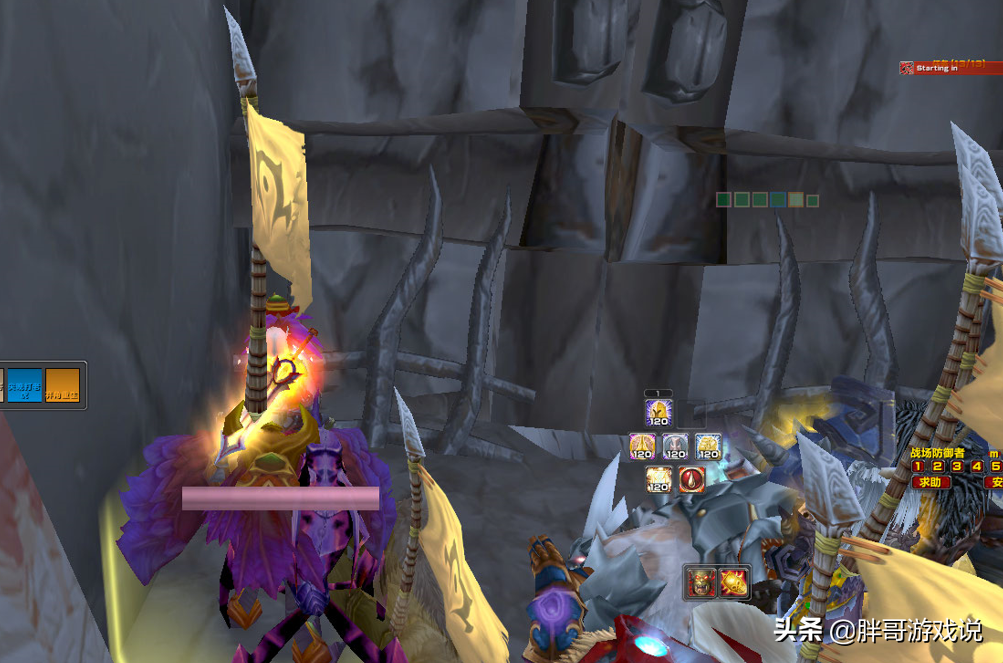Click the orange macro button
The width and height of the screenshot is (1003, 663).
[62, 385]
